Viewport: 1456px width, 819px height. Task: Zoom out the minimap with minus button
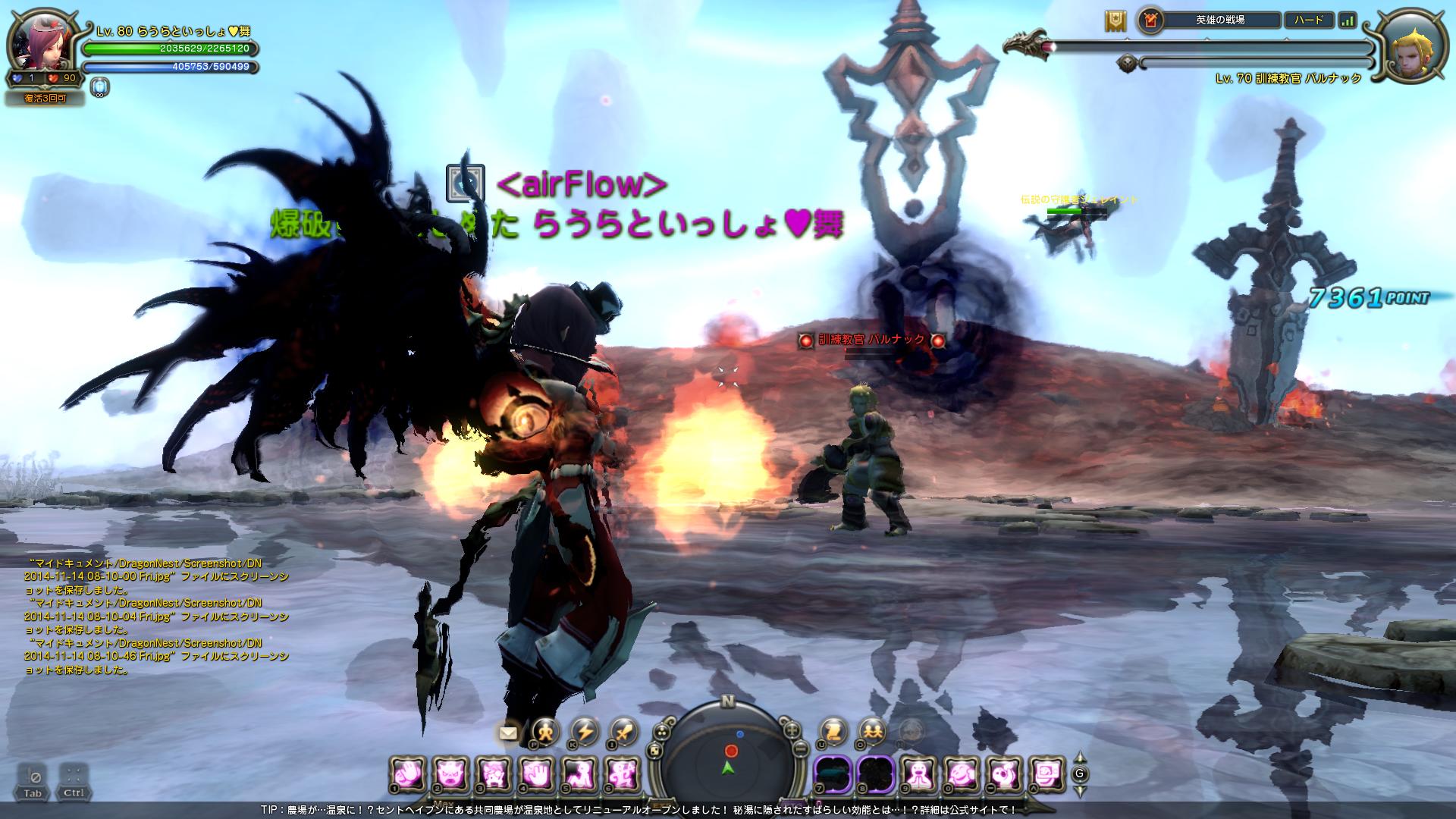(799, 749)
